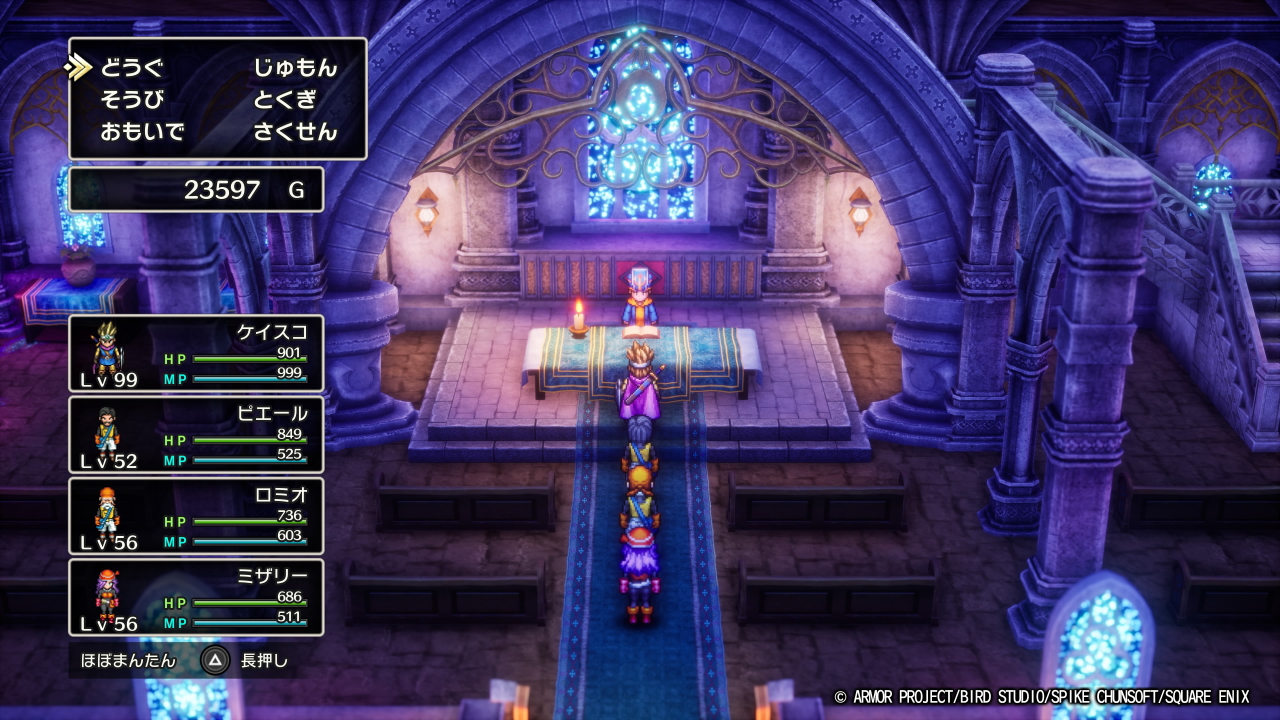Choose ピエール party status panel

(x=196, y=435)
